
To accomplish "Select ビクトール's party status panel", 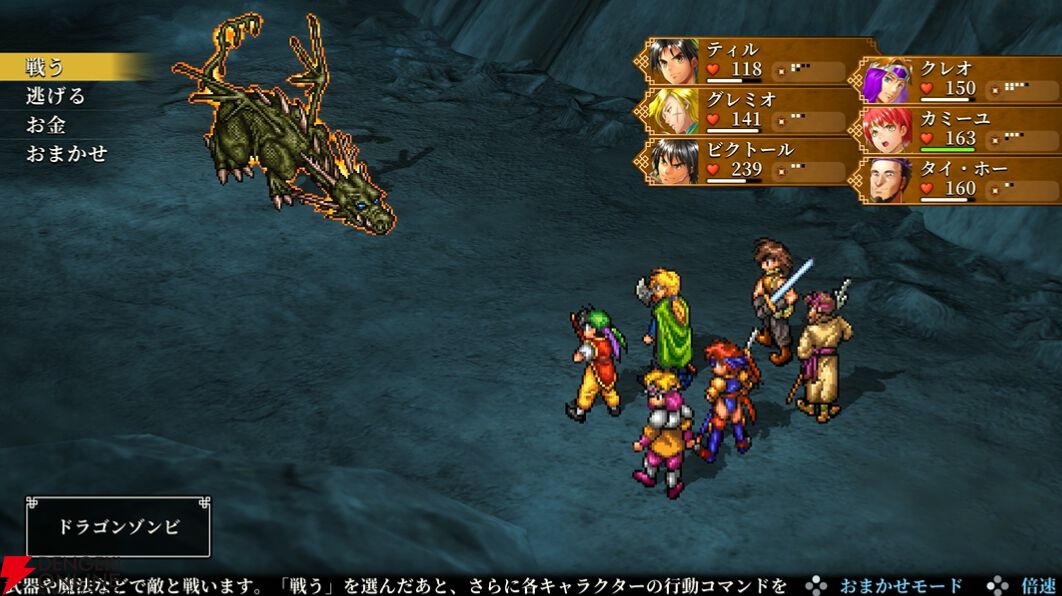I will [757, 160].
